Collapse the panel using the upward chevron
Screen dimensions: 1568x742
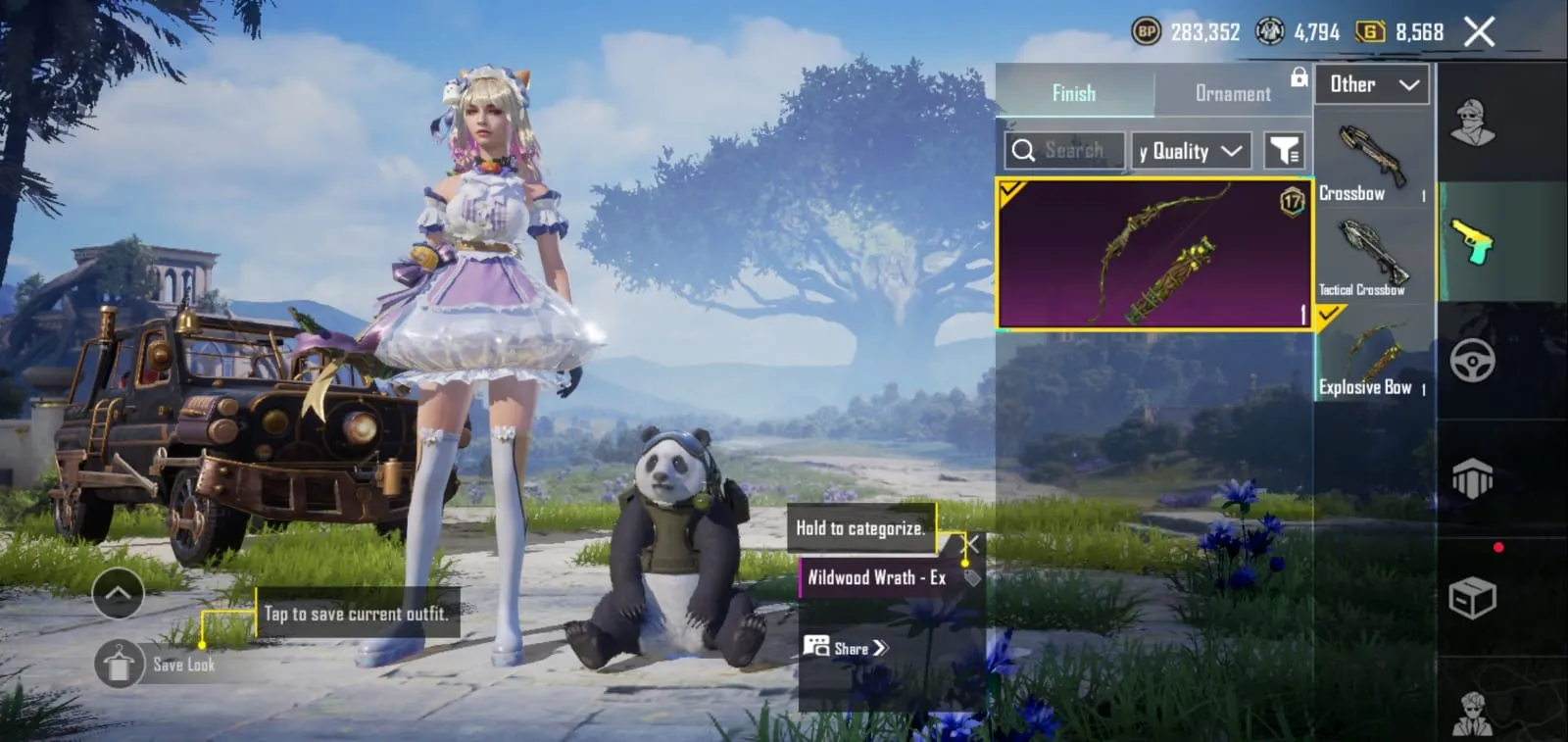pos(119,594)
